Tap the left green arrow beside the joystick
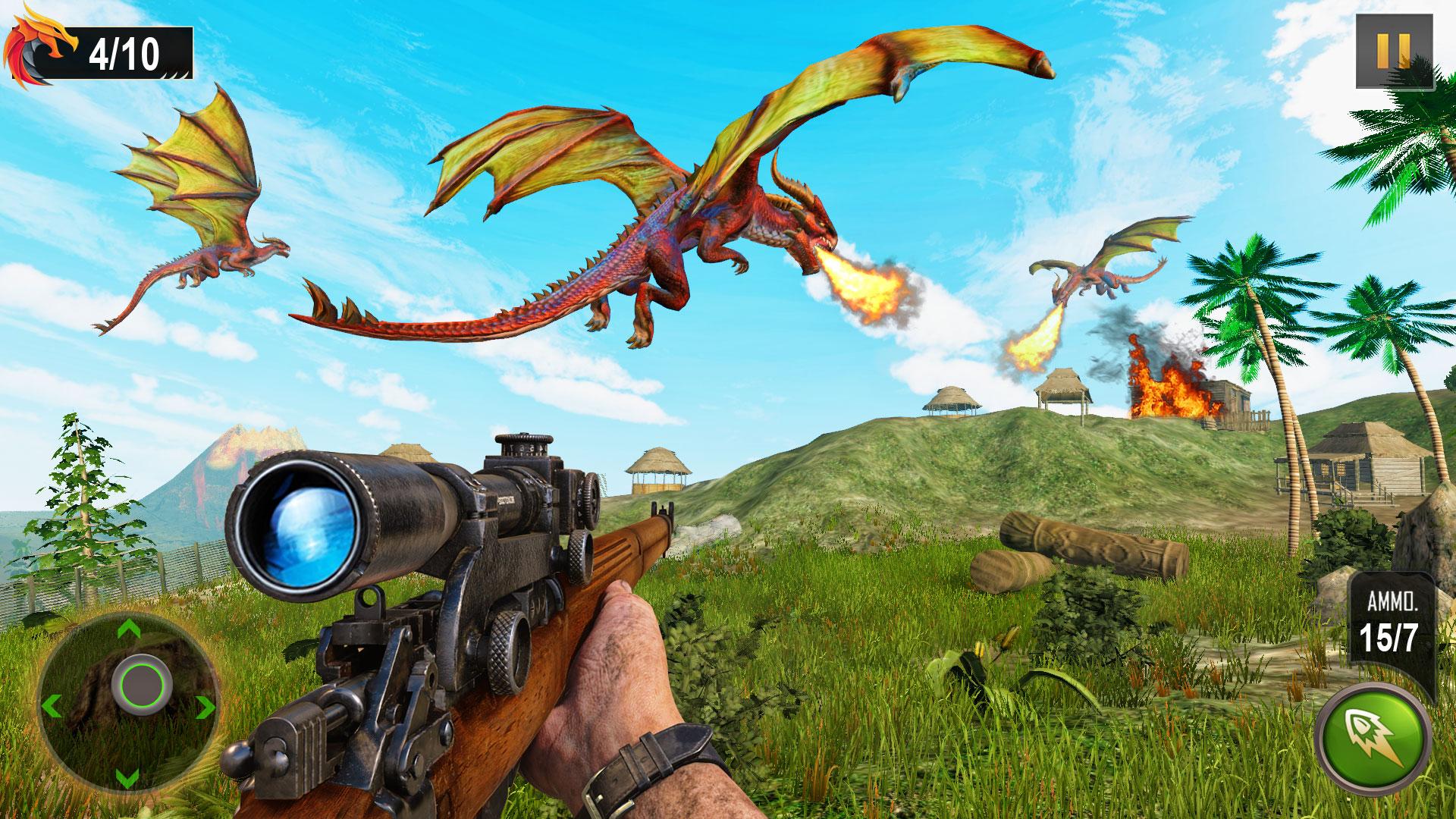The height and width of the screenshot is (819, 1456). pos(53,704)
